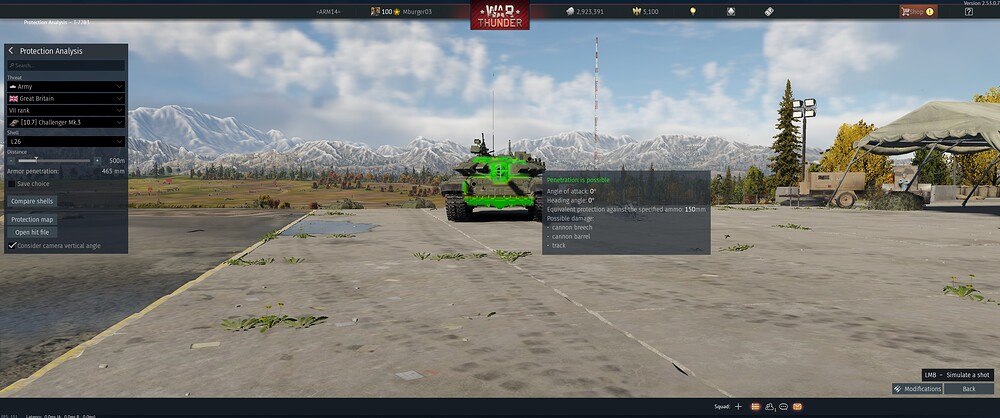The image size is (1000, 418).
Task: Open the L26 shell dropdown
Action: click(66, 142)
